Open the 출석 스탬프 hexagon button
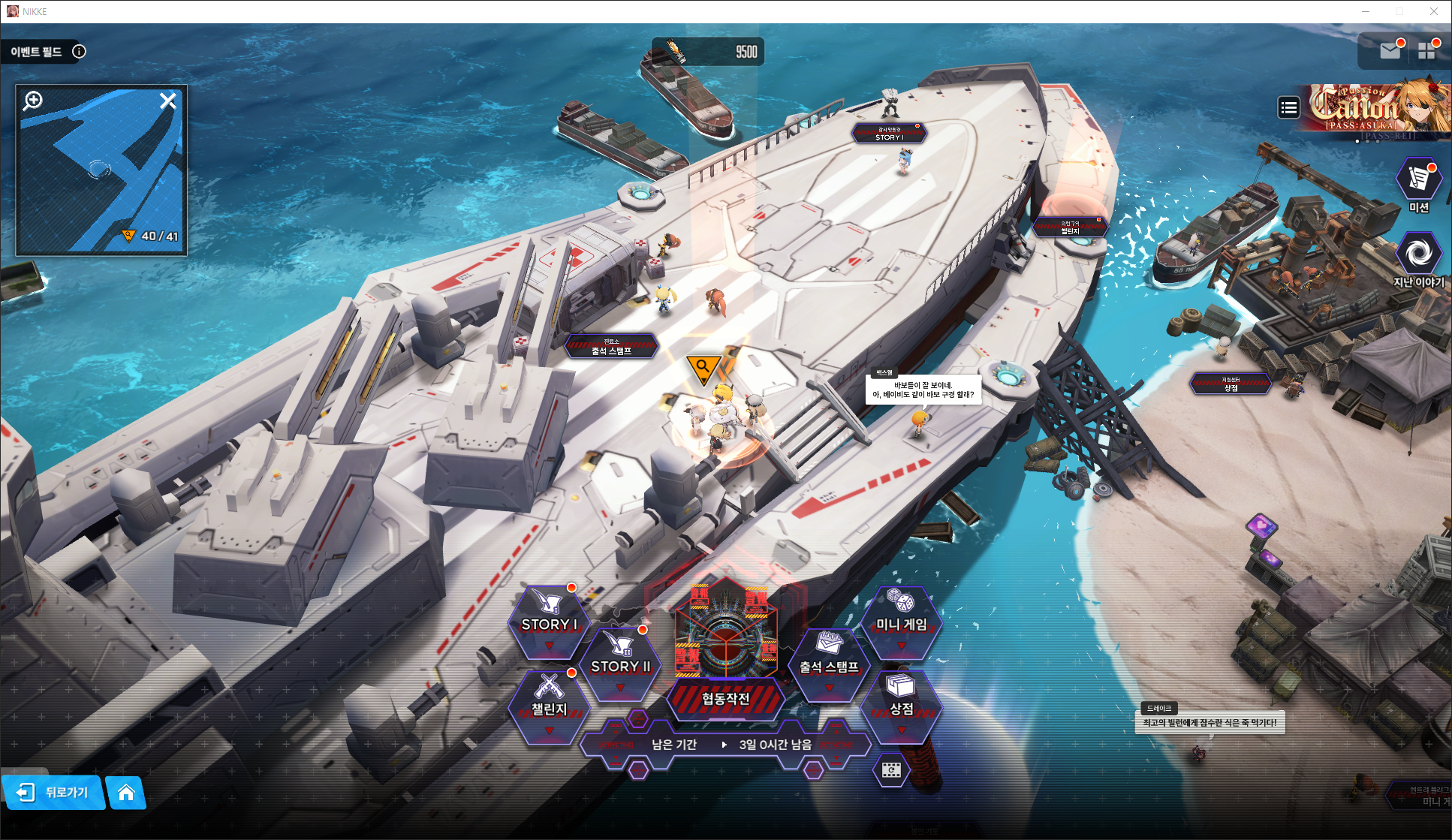 (x=829, y=665)
